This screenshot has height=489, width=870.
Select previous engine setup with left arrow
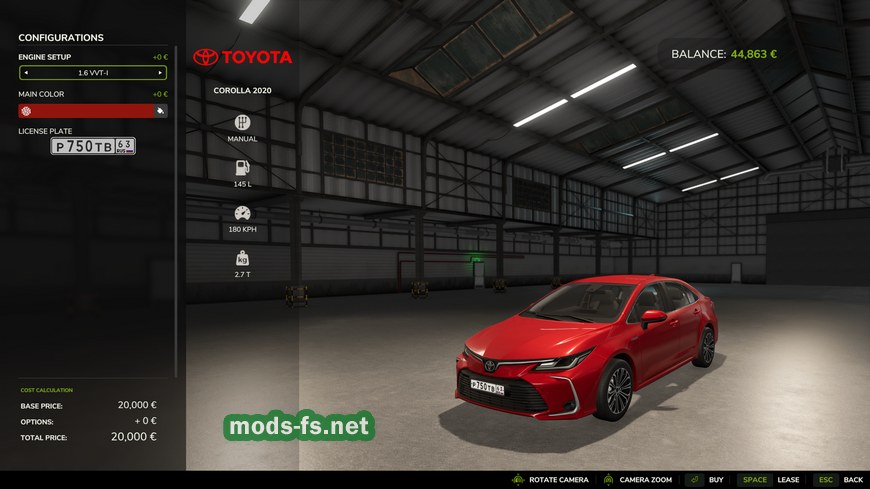point(26,73)
